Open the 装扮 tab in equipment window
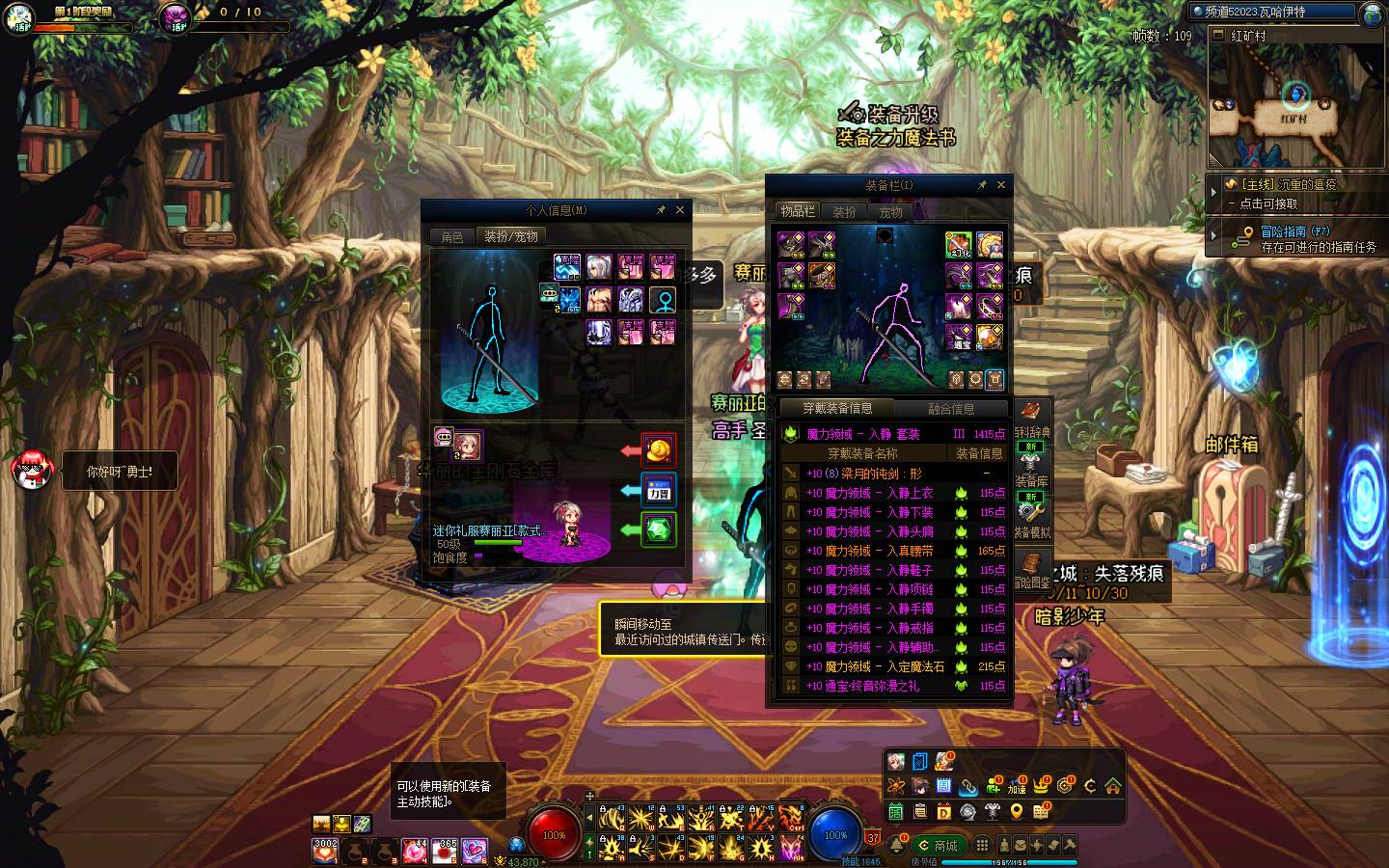Viewport: 1389px width, 868px height. [x=844, y=212]
